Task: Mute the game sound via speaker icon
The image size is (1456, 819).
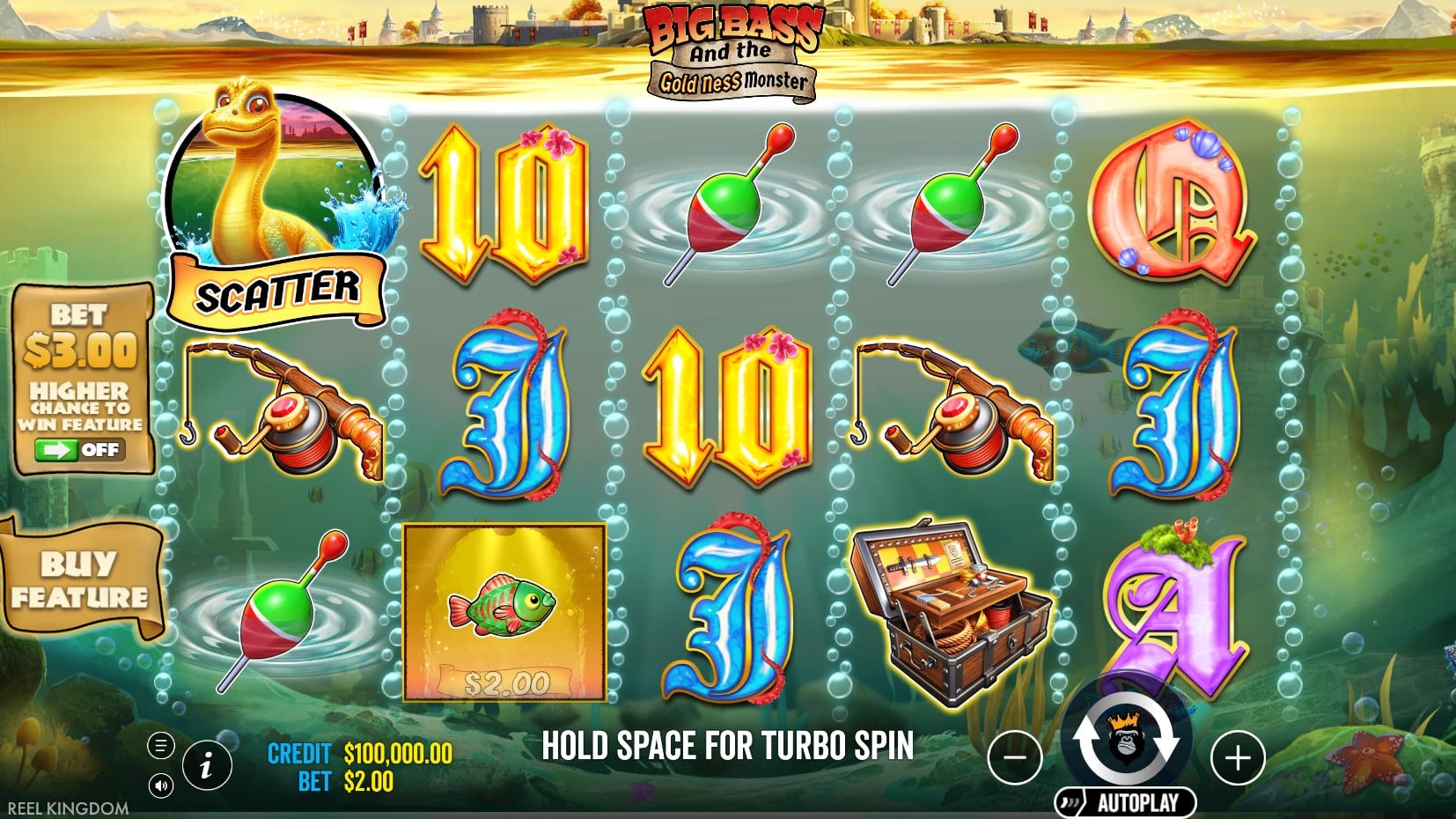Action: point(160,785)
